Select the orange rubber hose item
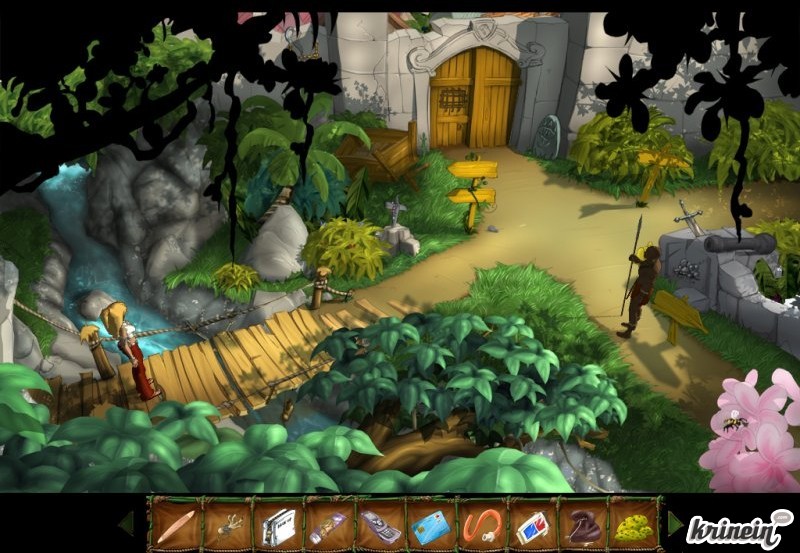The height and width of the screenshot is (553, 800). pyautogui.click(x=481, y=523)
